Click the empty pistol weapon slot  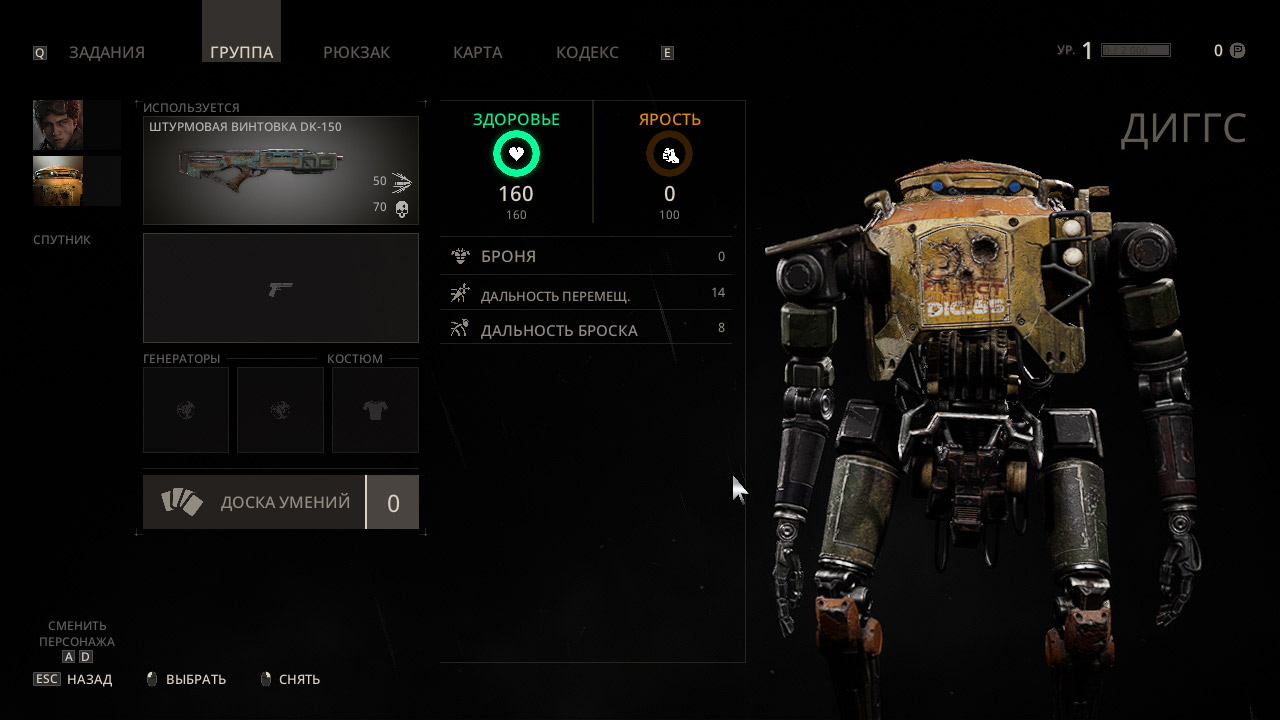coord(280,288)
